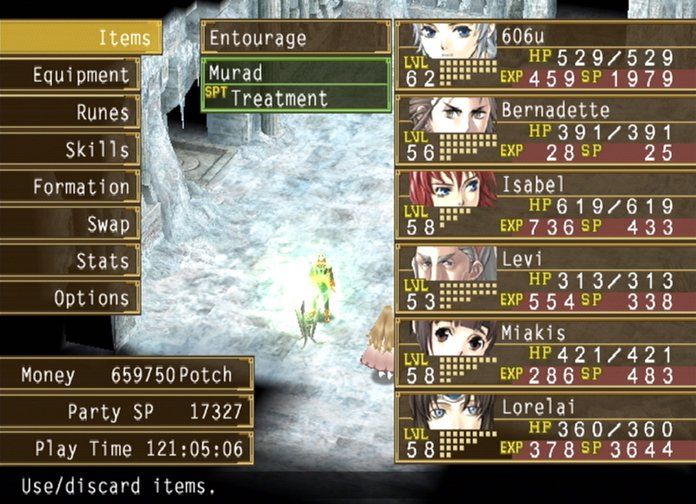Open the Runes menu
696x504 pixels.
(x=70, y=112)
